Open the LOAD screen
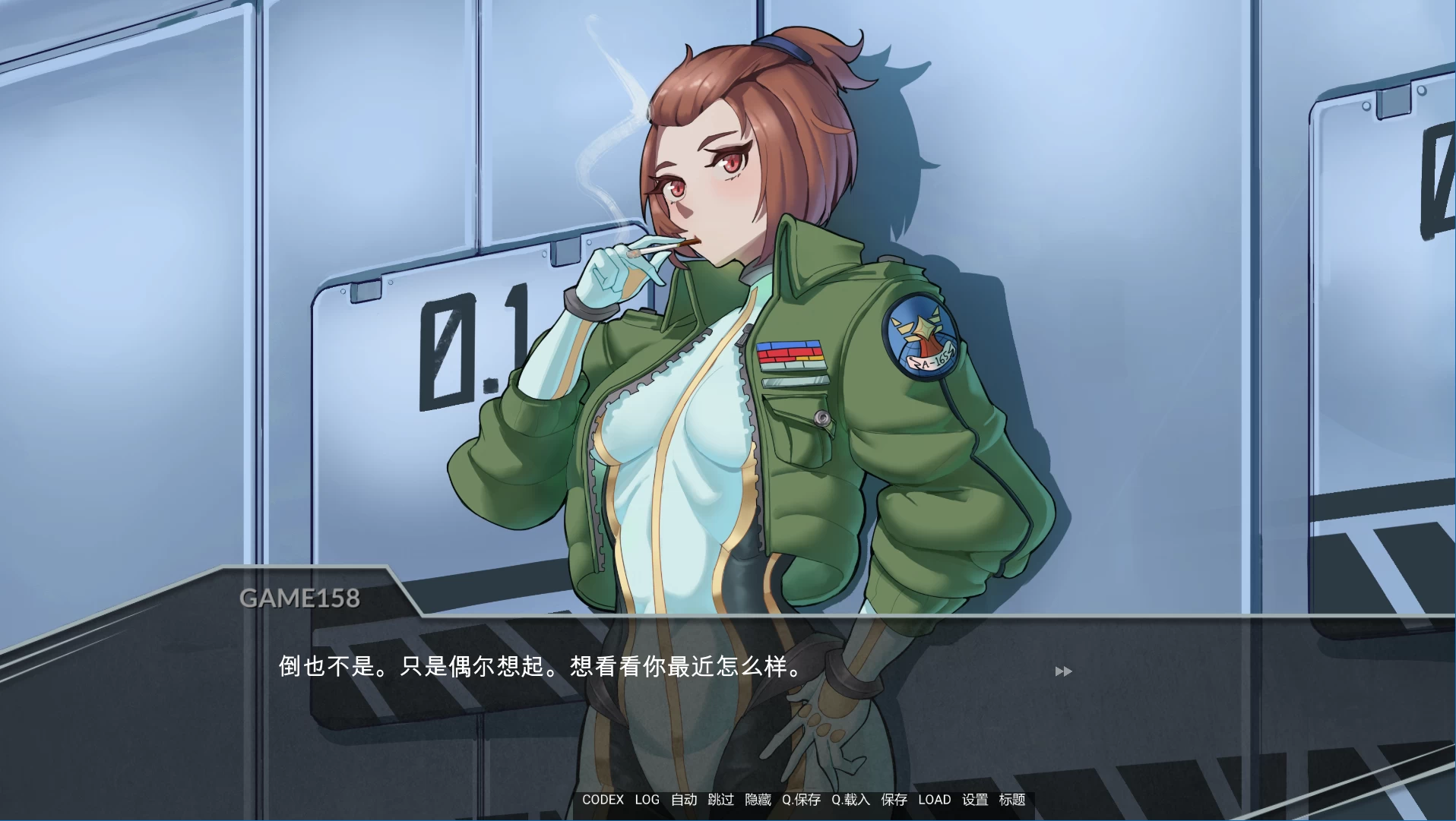1456x821 pixels. pos(934,800)
